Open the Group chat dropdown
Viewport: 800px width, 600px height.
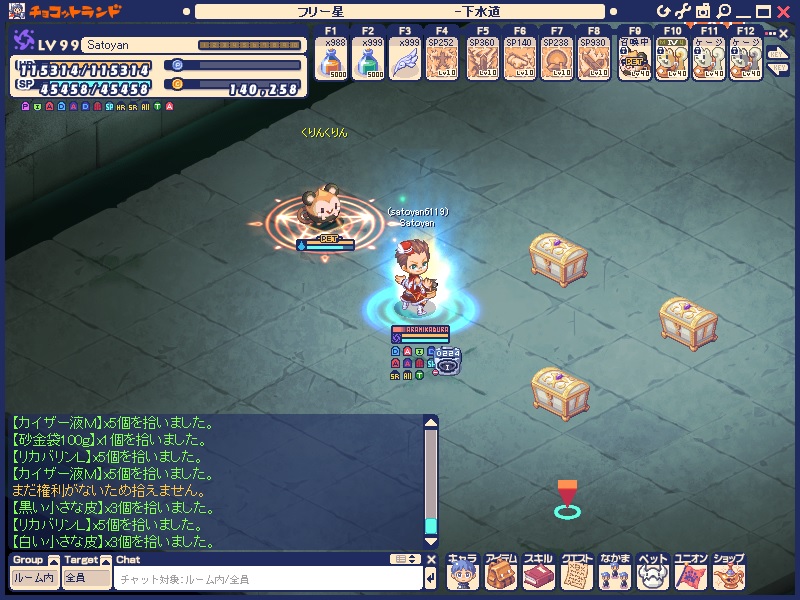(x=34, y=578)
